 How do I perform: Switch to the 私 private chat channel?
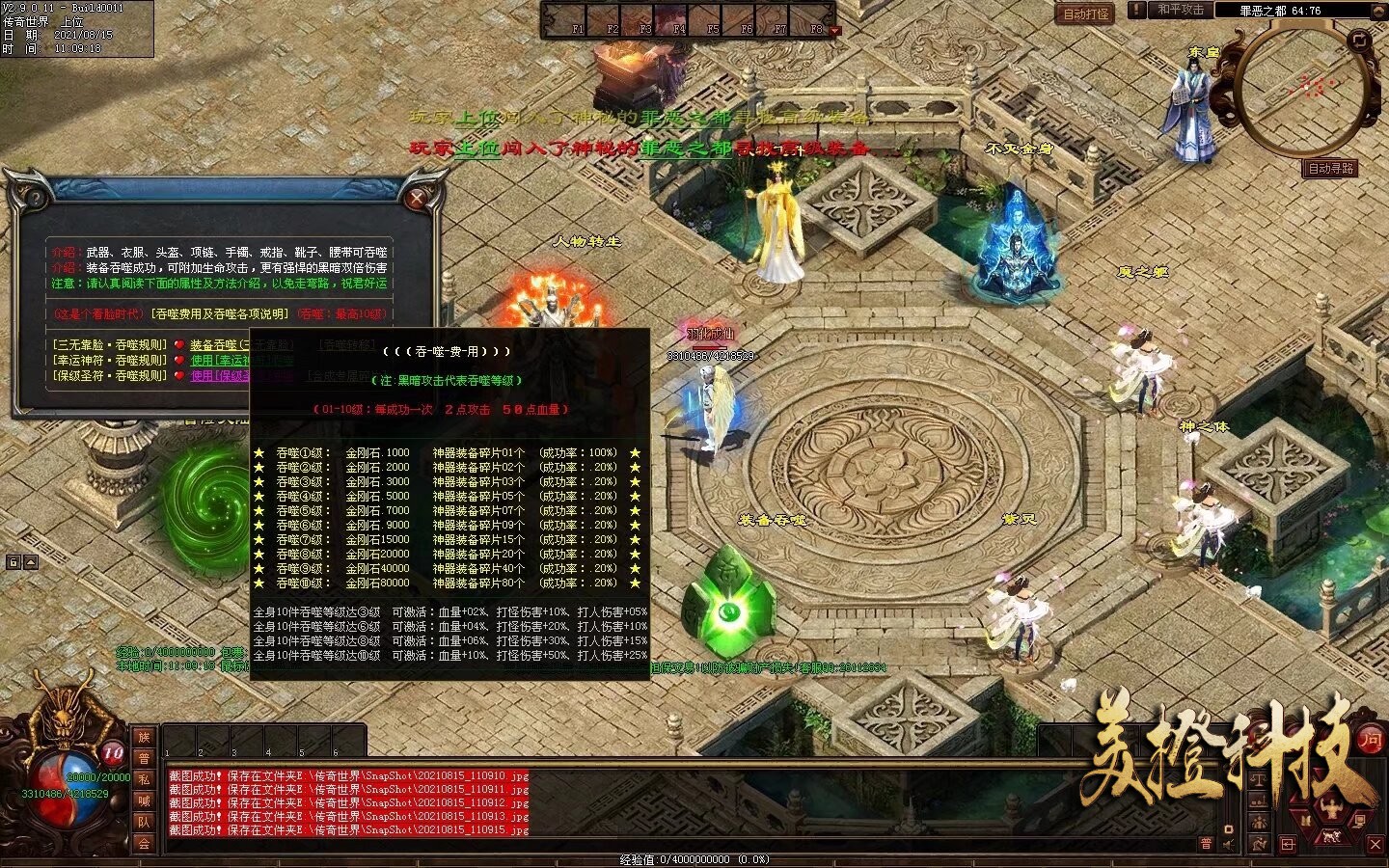[x=144, y=780]
